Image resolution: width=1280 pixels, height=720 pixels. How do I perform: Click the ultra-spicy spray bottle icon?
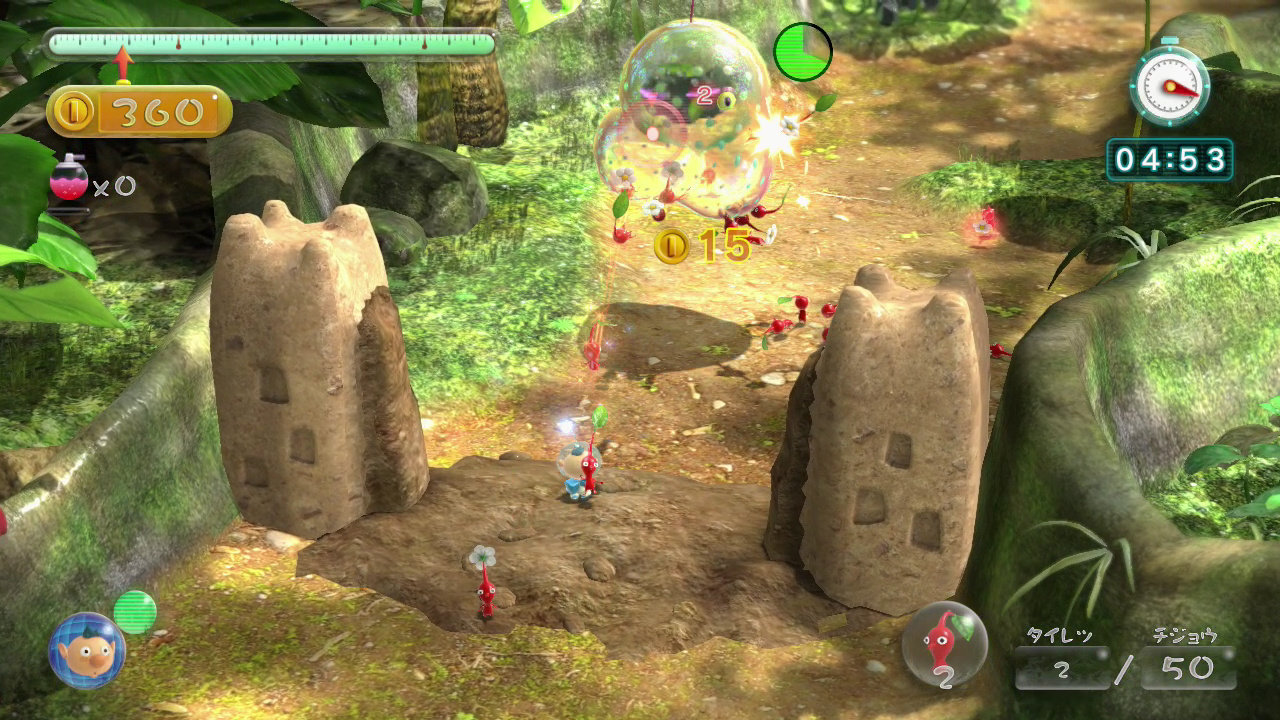68,179
